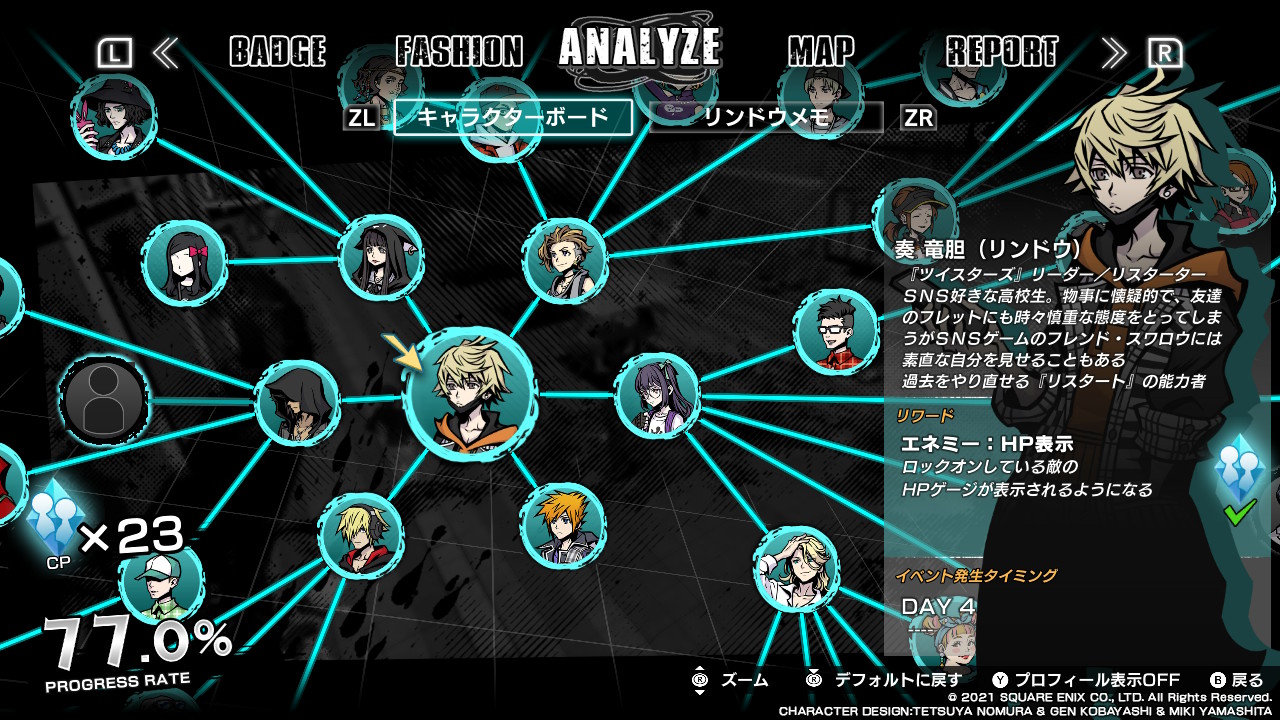Screen dimensions: 1280x720
Task: Select the キャラクターボード sub-tab
Action: pyautogui.click(x=513, y=117)
